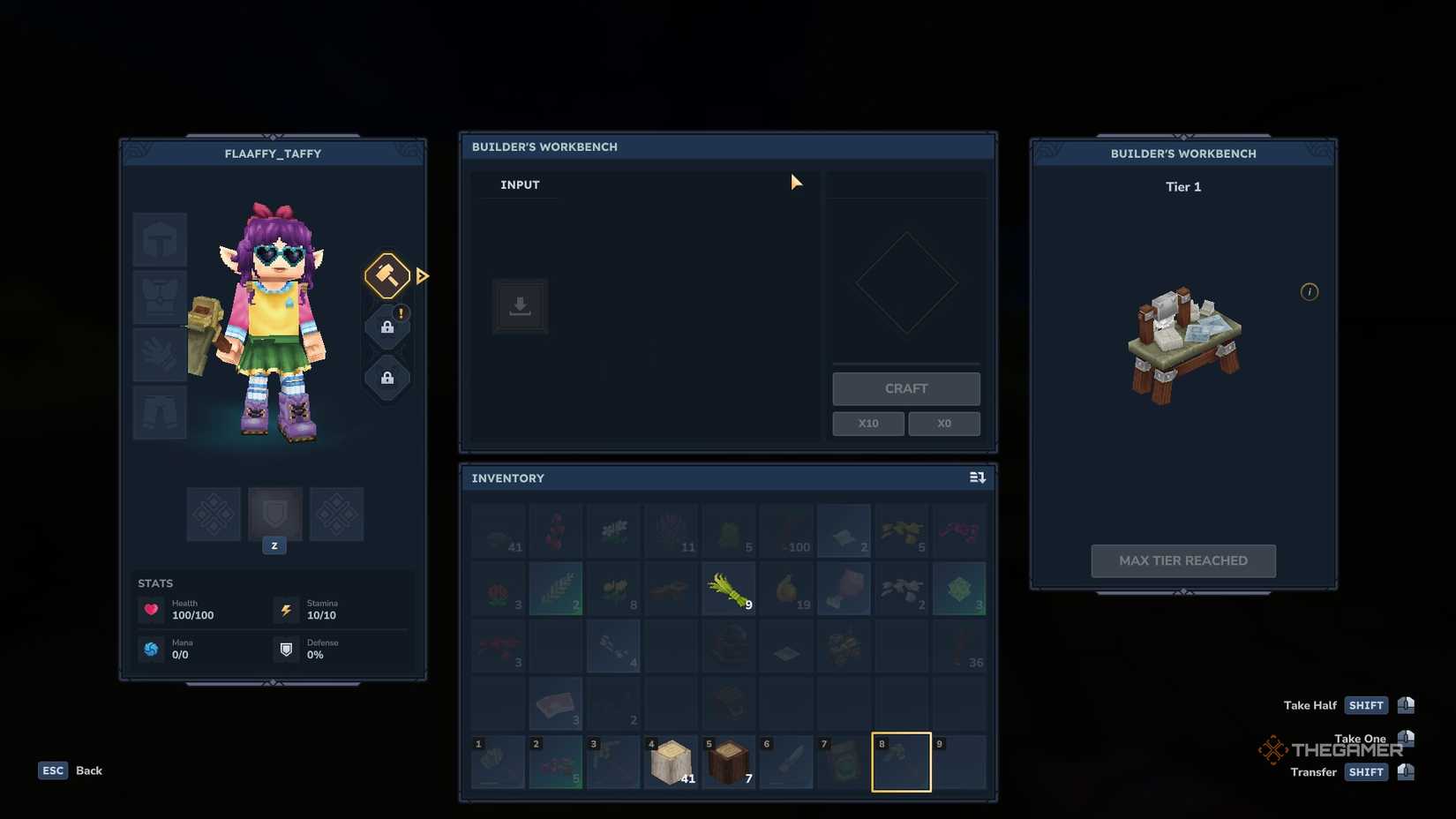Select the stack of 41 wood blocks in hotbar
The image size is (1456, 819).
pyautogui.click(x=671, y=762)
